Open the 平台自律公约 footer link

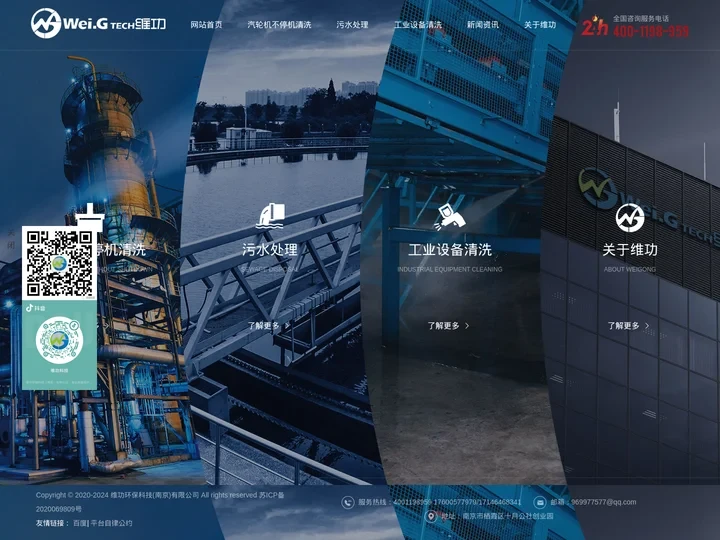tap(111, 523)
